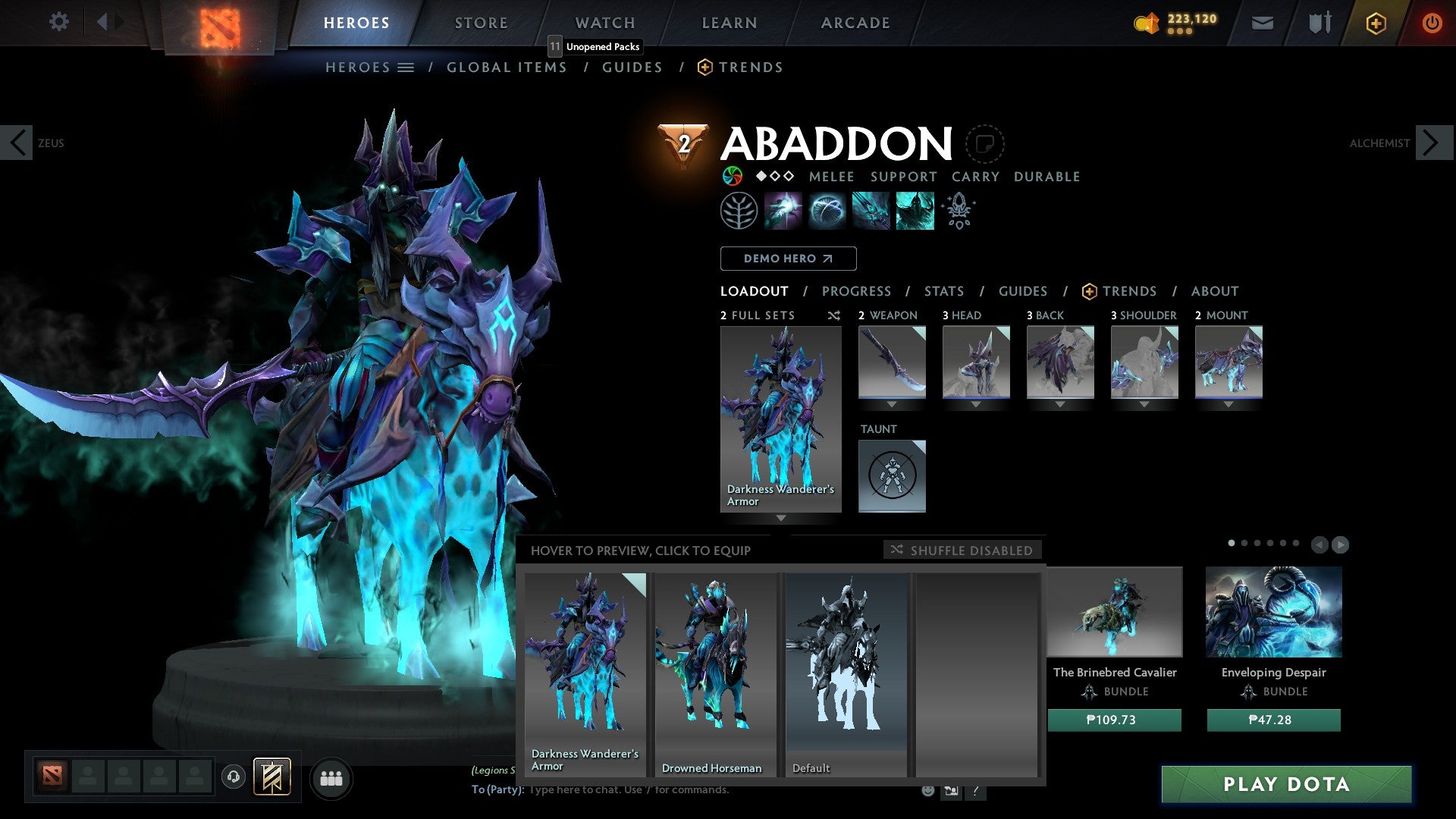
Task: Click the red power button icon
Action: (x=1432, y=23)
